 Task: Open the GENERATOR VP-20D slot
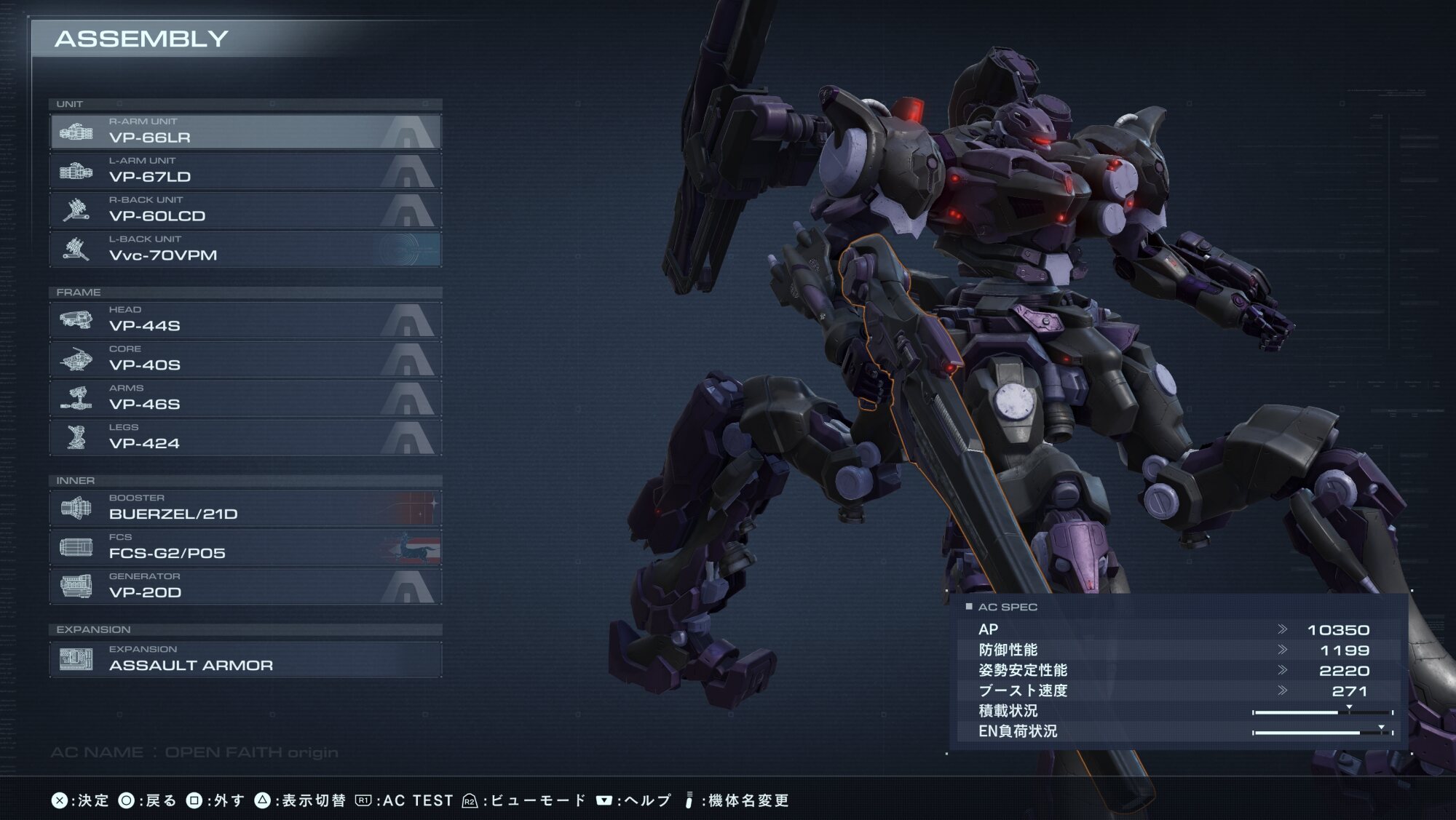(245, 587)
